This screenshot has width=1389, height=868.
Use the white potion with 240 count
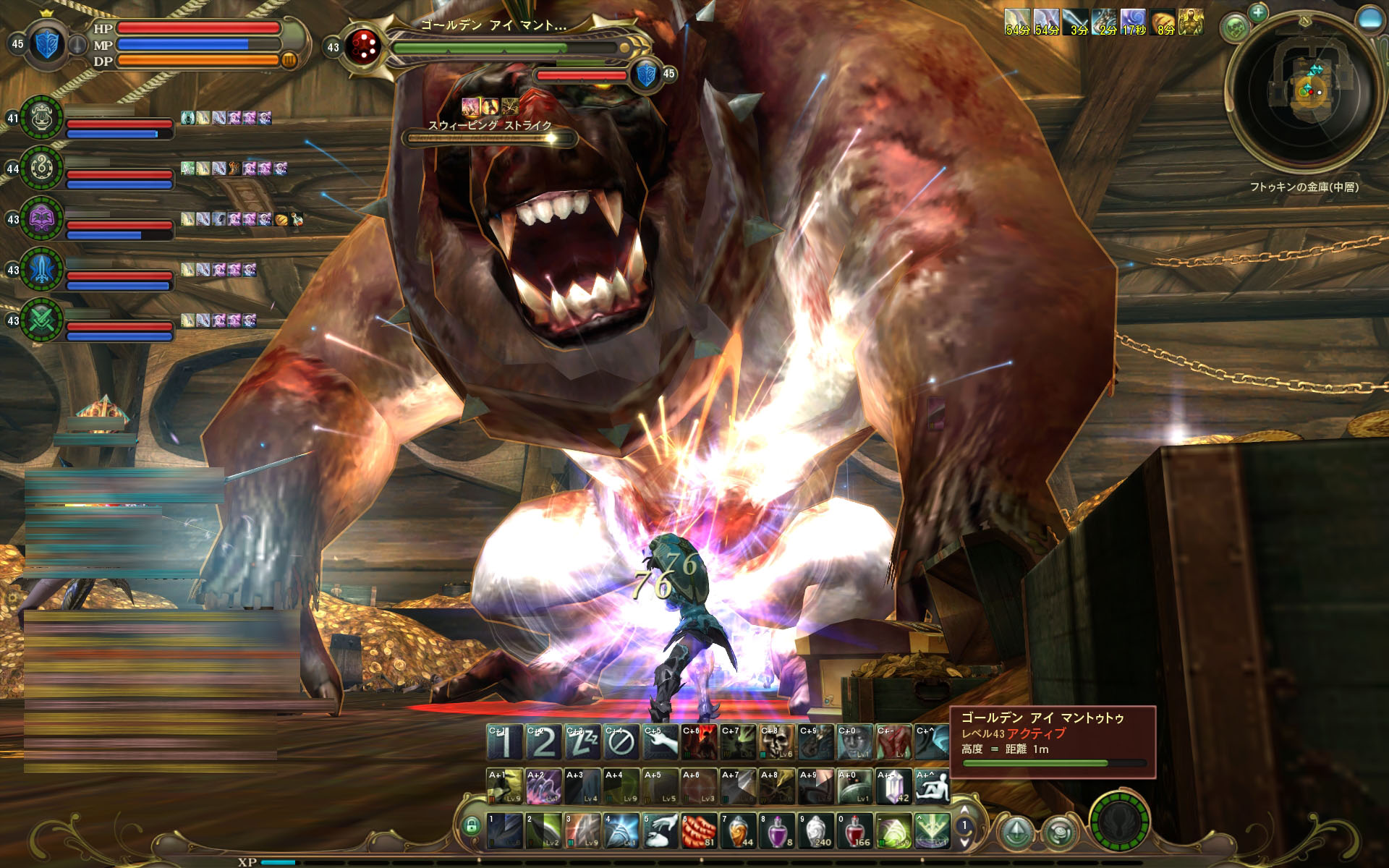pyautogui.click(x=816, y=831)
